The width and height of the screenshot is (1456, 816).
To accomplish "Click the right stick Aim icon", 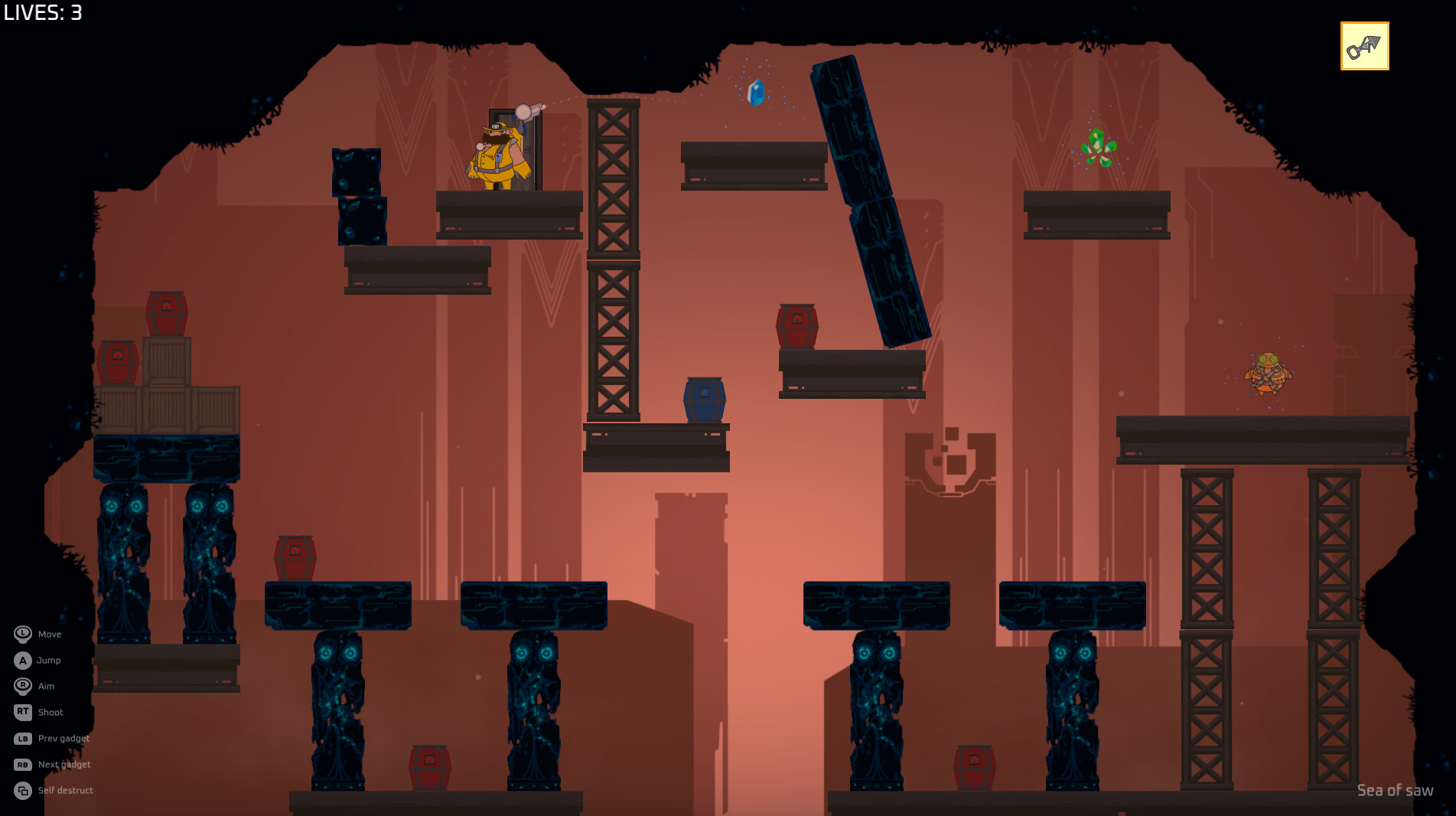I will 24,686.
